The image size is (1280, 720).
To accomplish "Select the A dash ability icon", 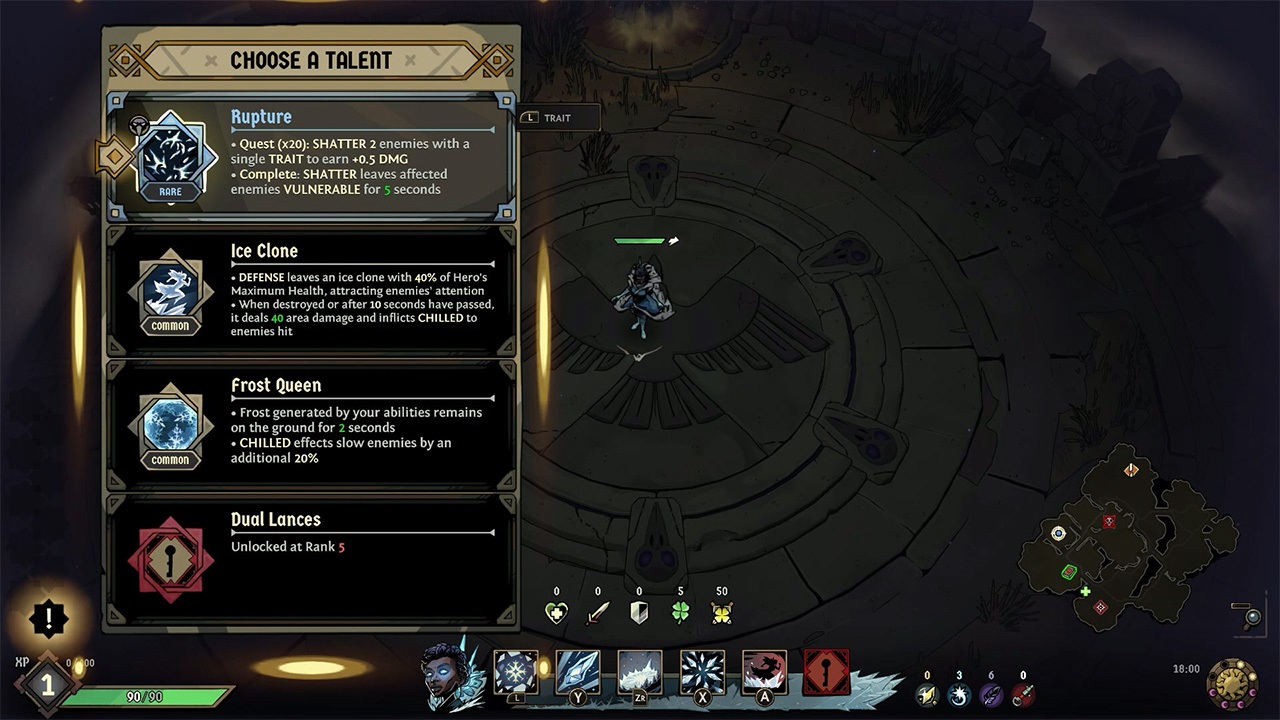I will tap(763, 672).
